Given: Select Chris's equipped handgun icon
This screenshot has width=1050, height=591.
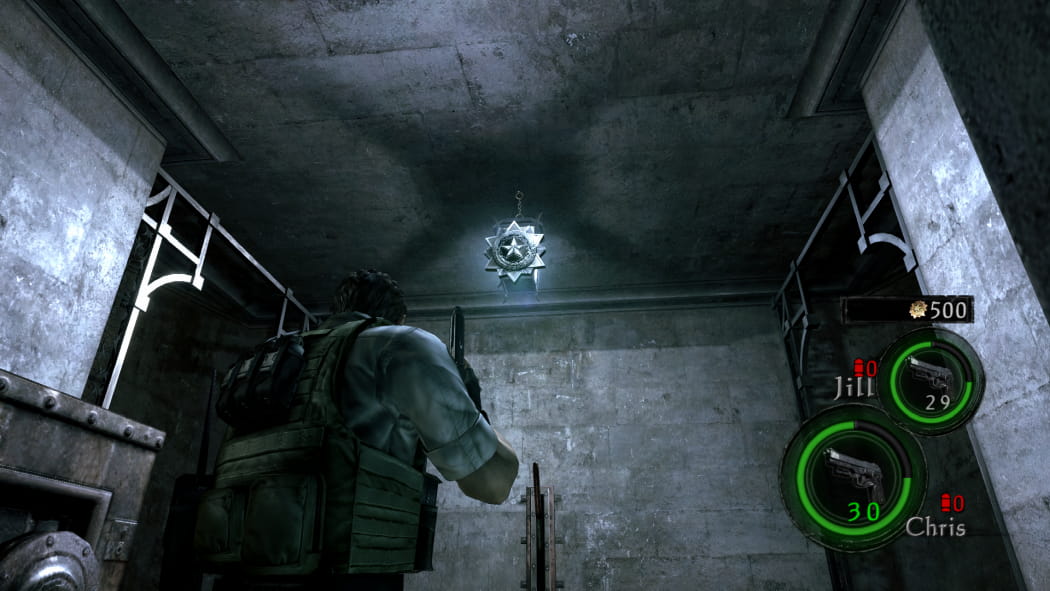Looking at the screenshot, I should click(x=851, y=474).
